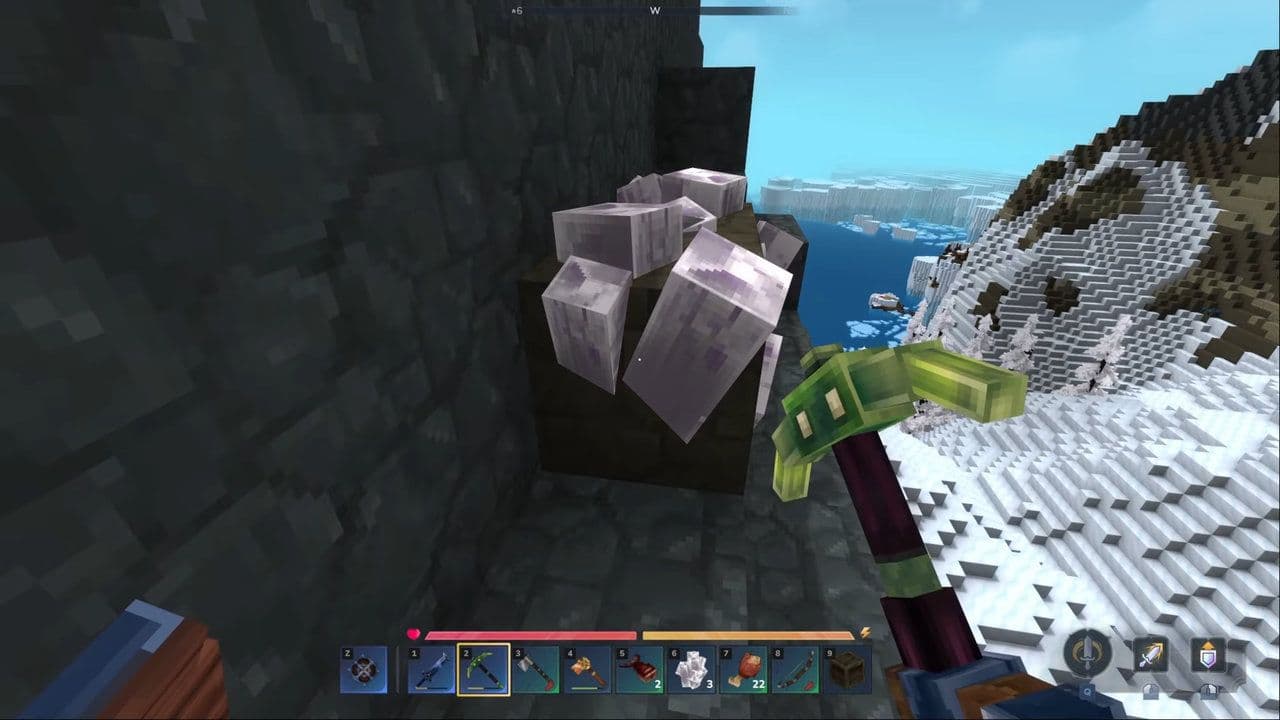This screenshot has width=1280, height=720.
Task: Pick the white crystal stack slot
Action: pyautogui.click(x=691, y=669)
